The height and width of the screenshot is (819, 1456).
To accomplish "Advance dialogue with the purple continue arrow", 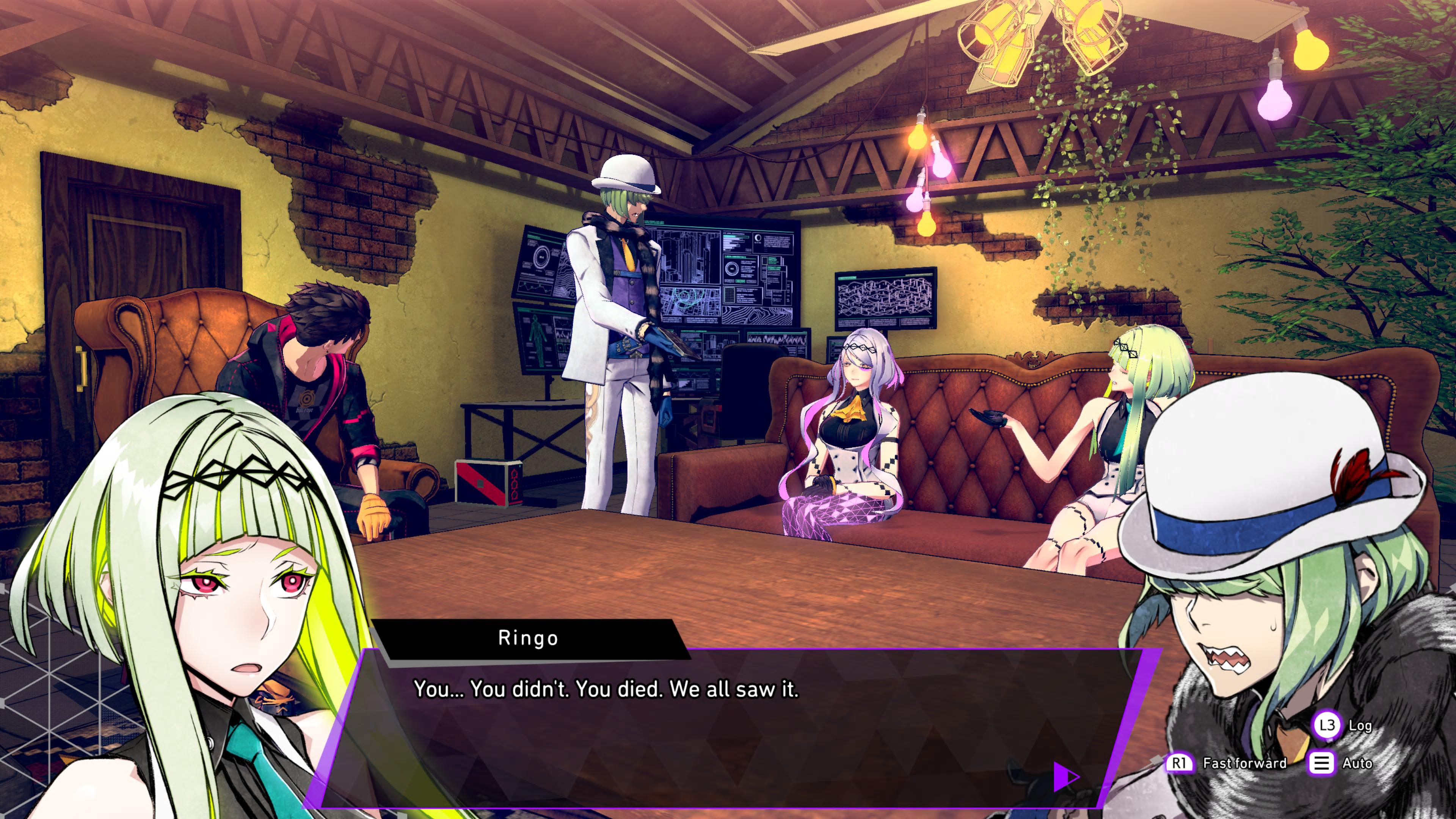I will pos(1065,777).
